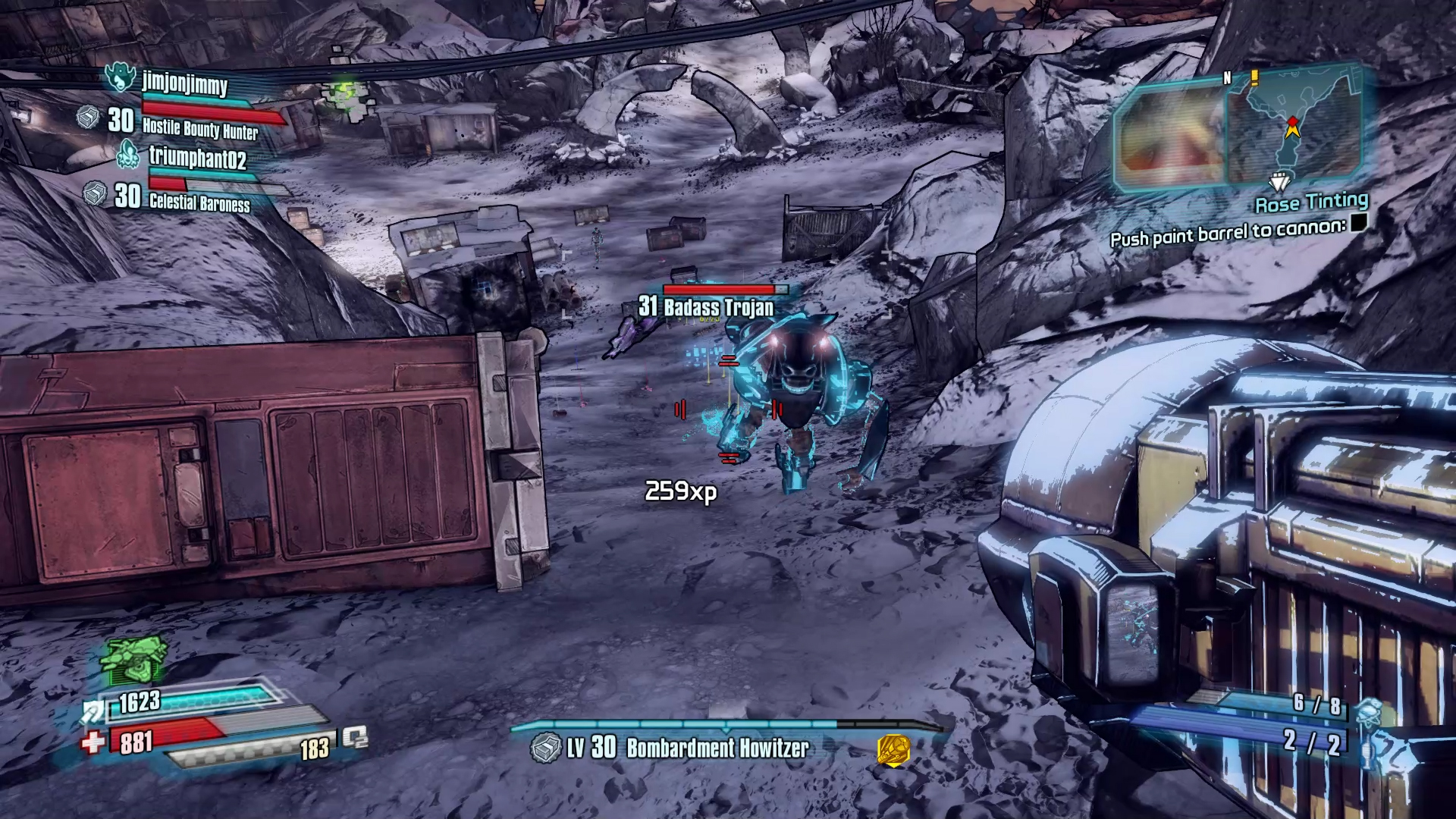Toggle the paint barrel objective checkbox
Screen dimensions: 1456x819
(x=1358, y=222)
